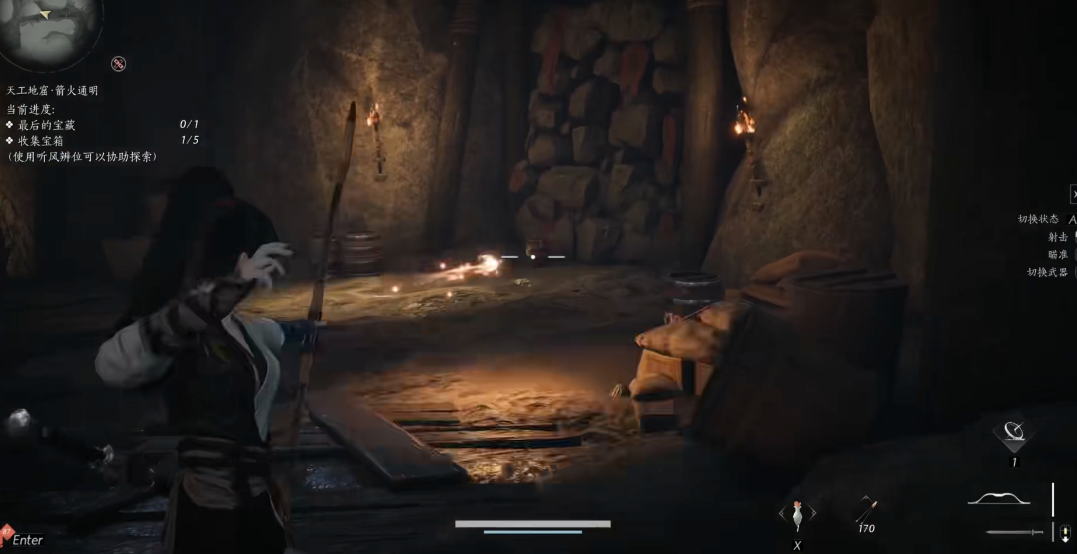Use the white gourd potion item
This screenshot has width=1077, height=554.
(797, 513)
